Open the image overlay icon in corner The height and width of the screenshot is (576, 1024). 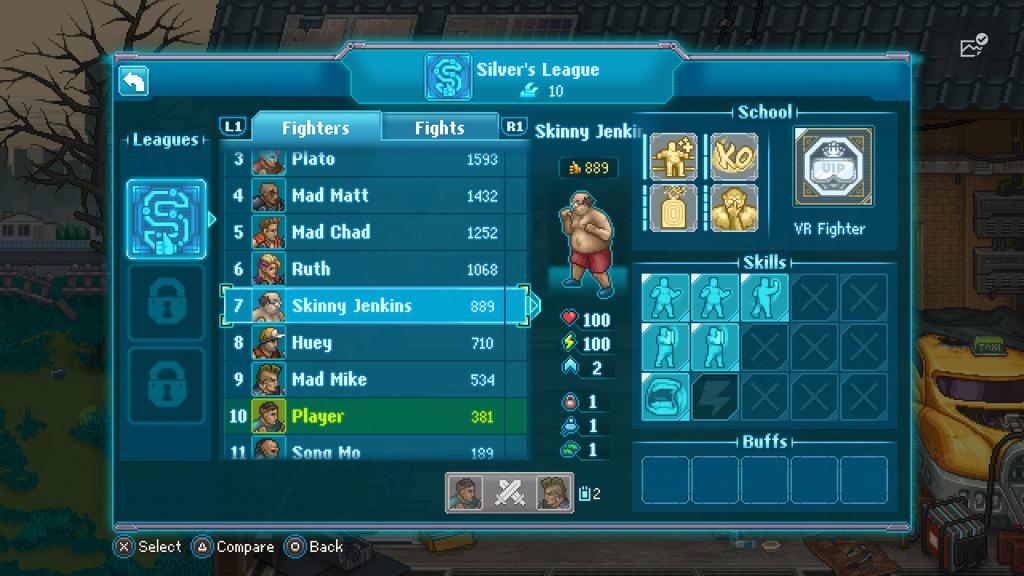coord(972,45)
